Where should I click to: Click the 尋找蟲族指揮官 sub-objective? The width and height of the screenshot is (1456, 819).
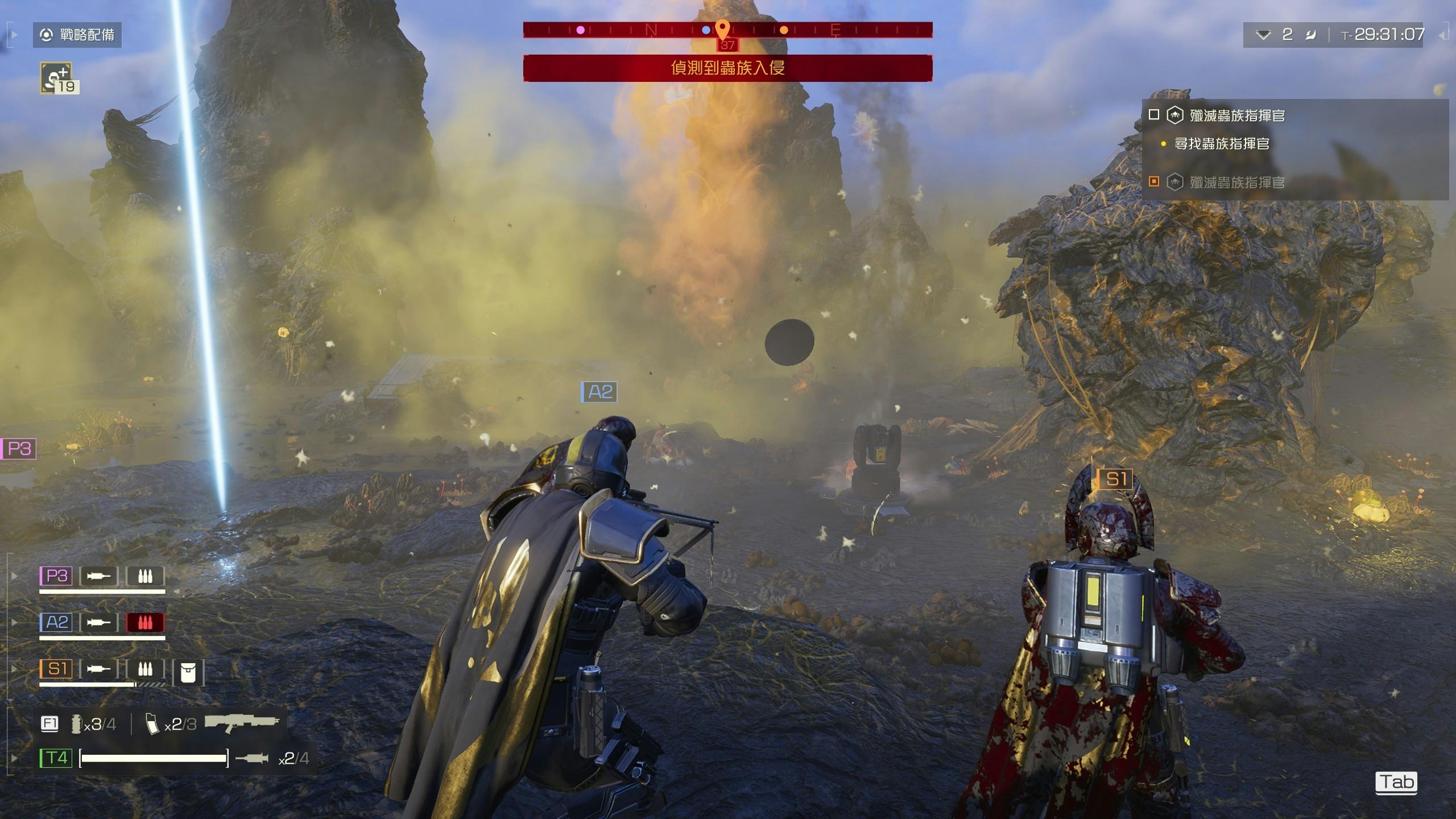coord(1222,144)
